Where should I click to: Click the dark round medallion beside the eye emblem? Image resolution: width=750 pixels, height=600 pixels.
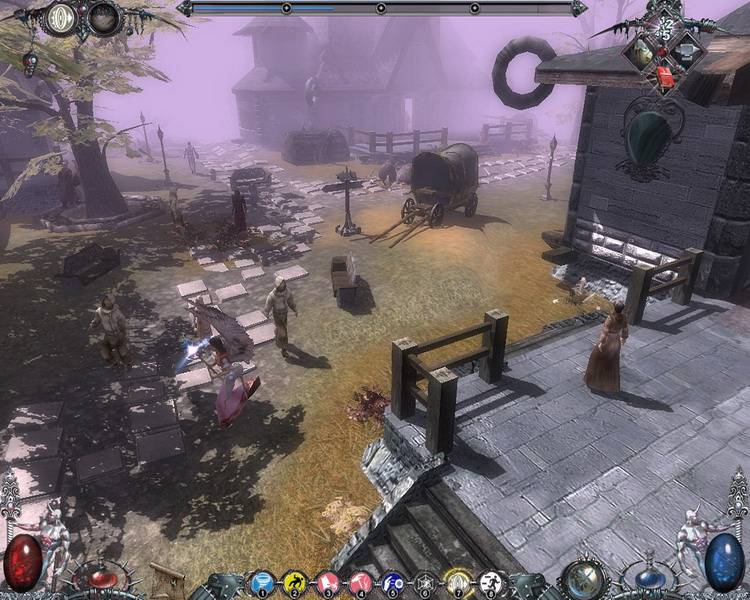pyautogui.click(x=103, y=18)
